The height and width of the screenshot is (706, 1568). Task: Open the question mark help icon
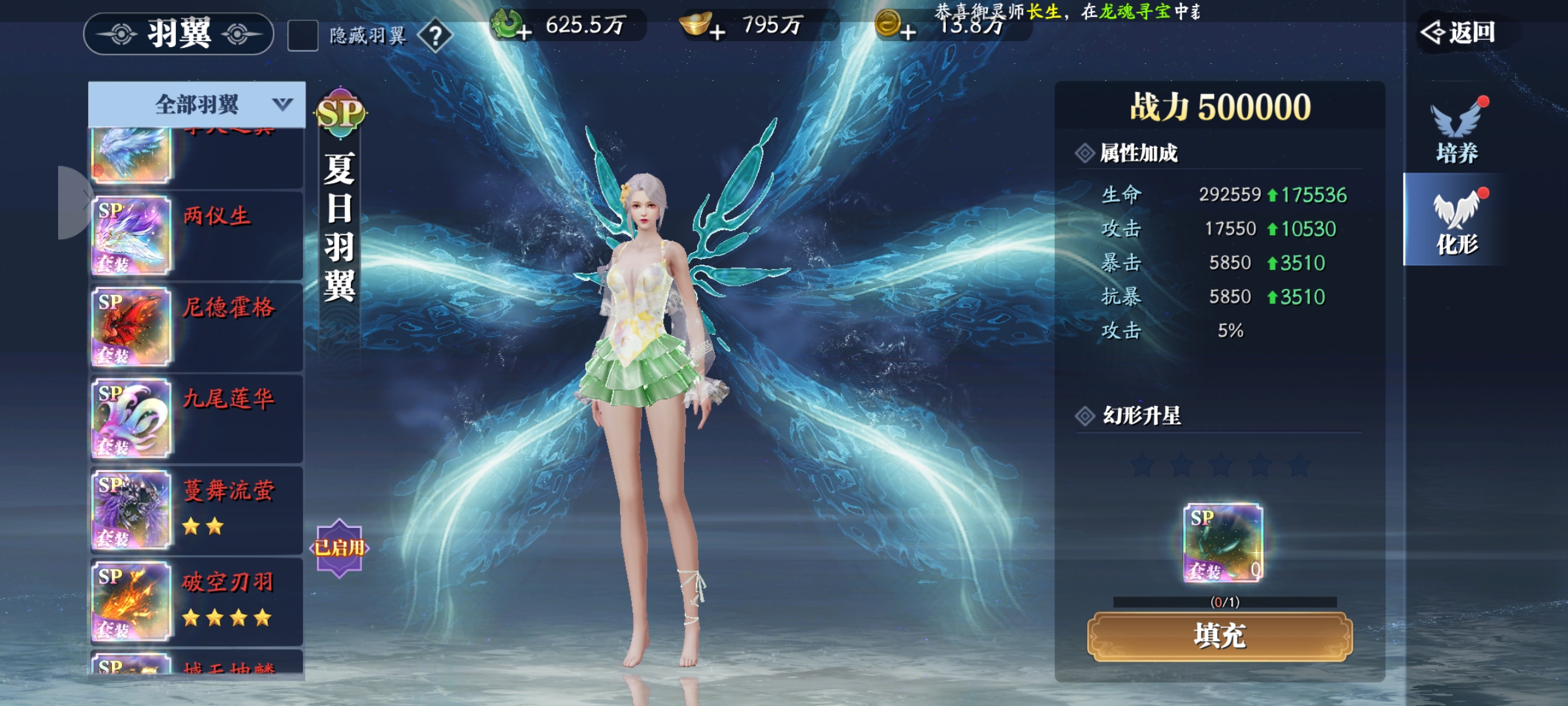pyautogui.click(x=435, y=35)
